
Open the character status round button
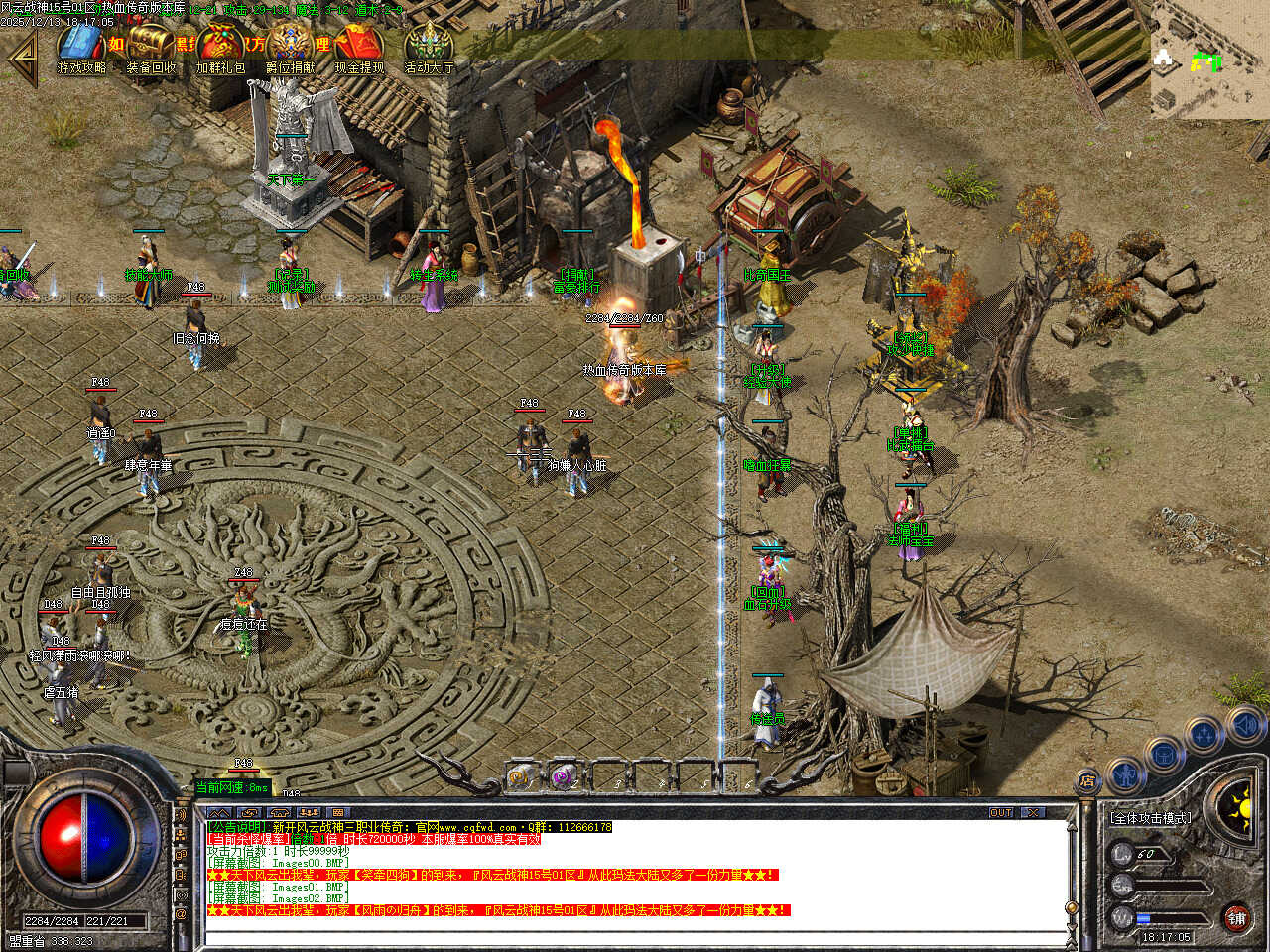click(1125, 773)
